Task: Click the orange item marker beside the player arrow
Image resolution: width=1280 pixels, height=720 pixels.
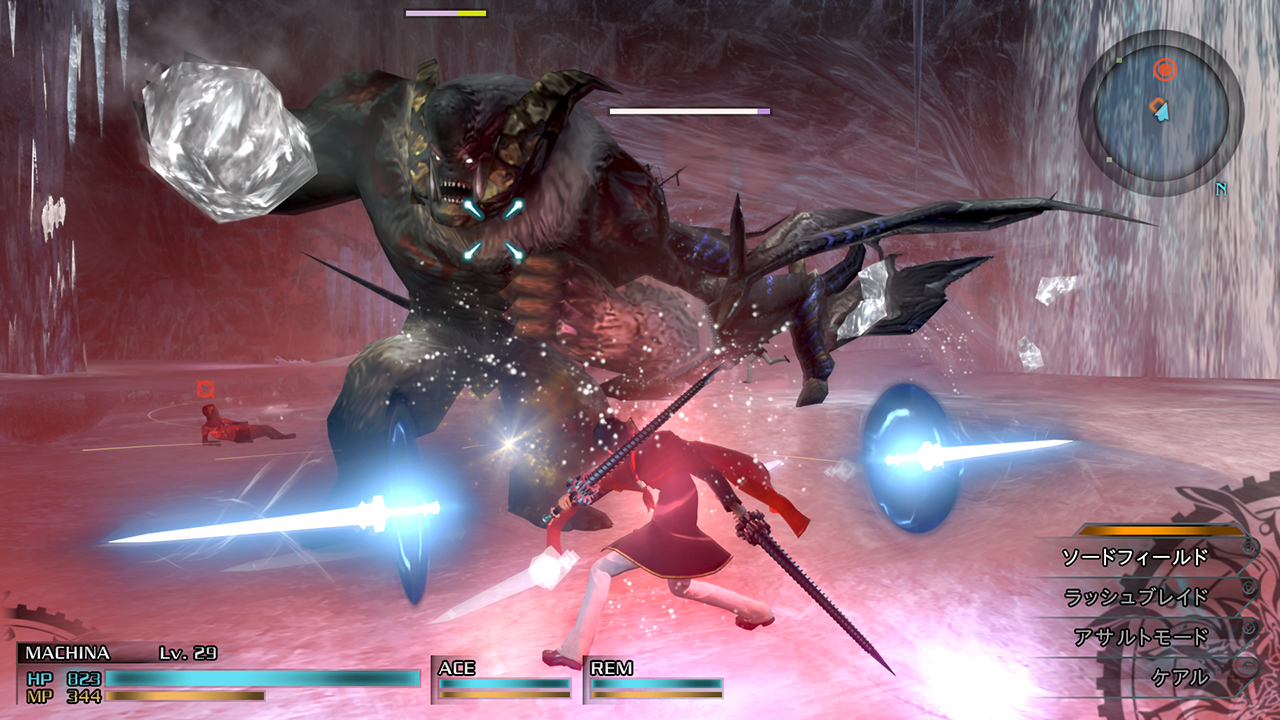Action: 1156,102
